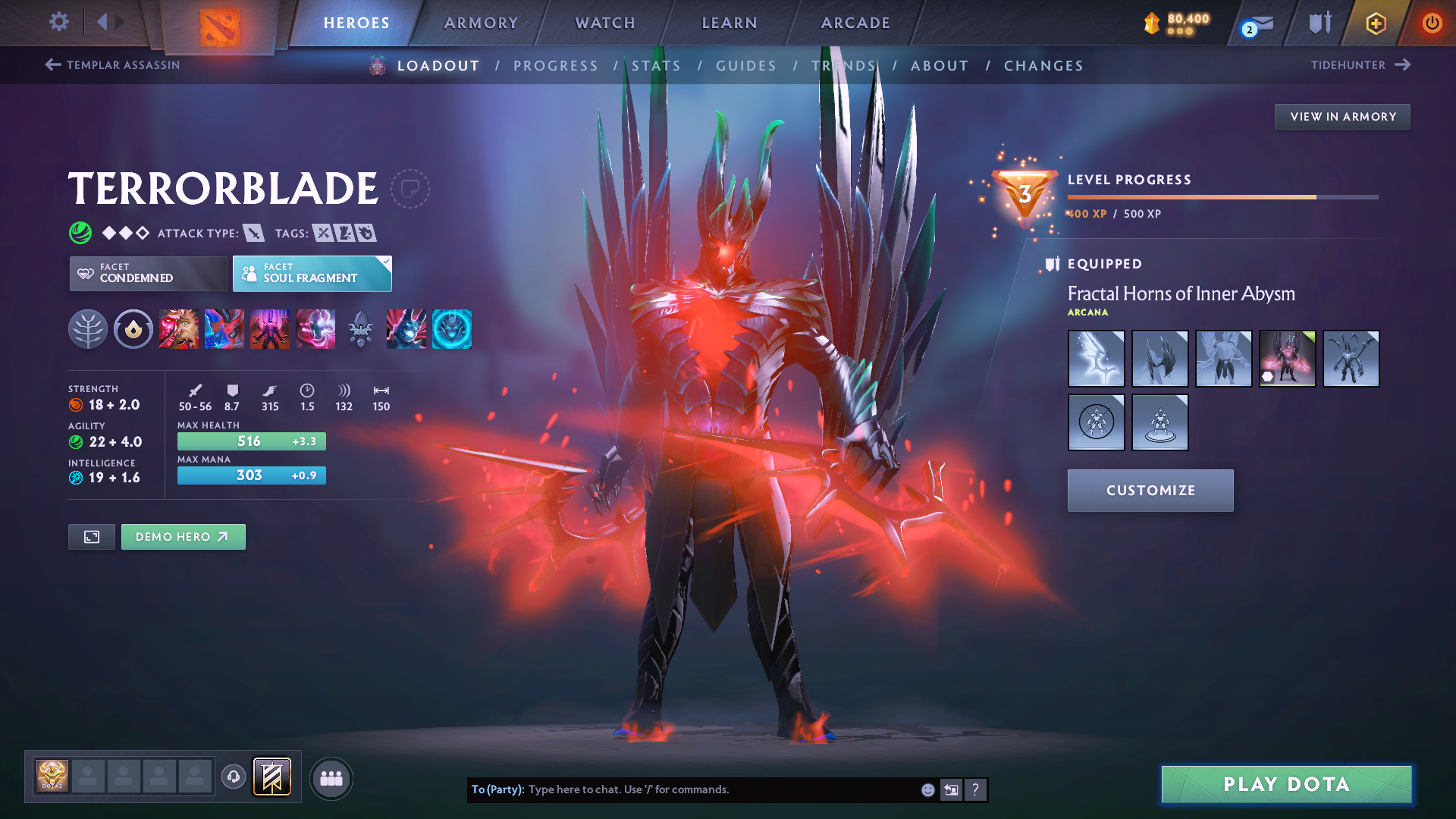This screenshot has width=1456, height=819.
Task: Quit the game with the power icon
Action: [1432, 23]
